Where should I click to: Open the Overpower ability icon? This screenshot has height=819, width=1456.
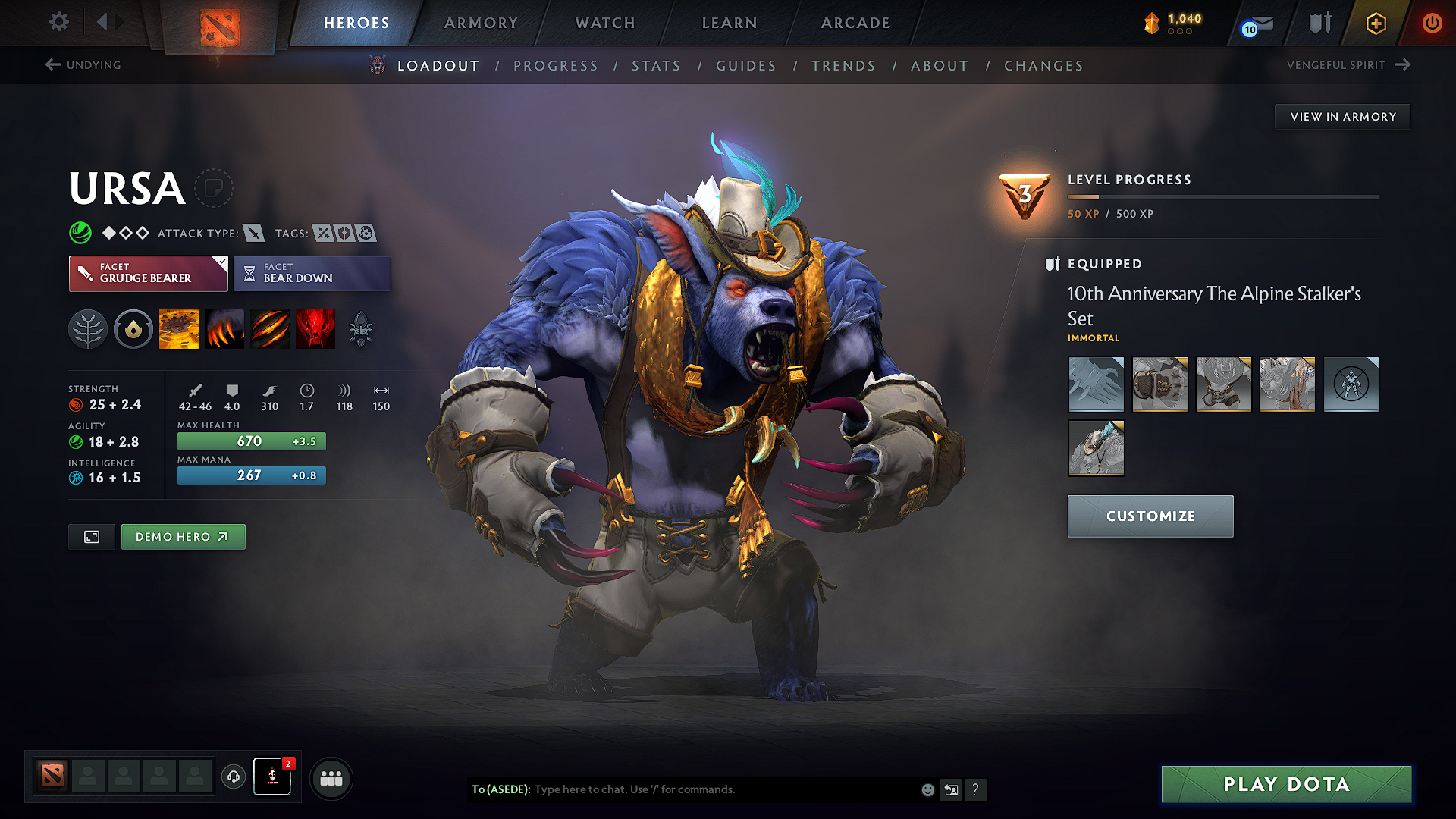pyautogui.click(x=224, y=328)
